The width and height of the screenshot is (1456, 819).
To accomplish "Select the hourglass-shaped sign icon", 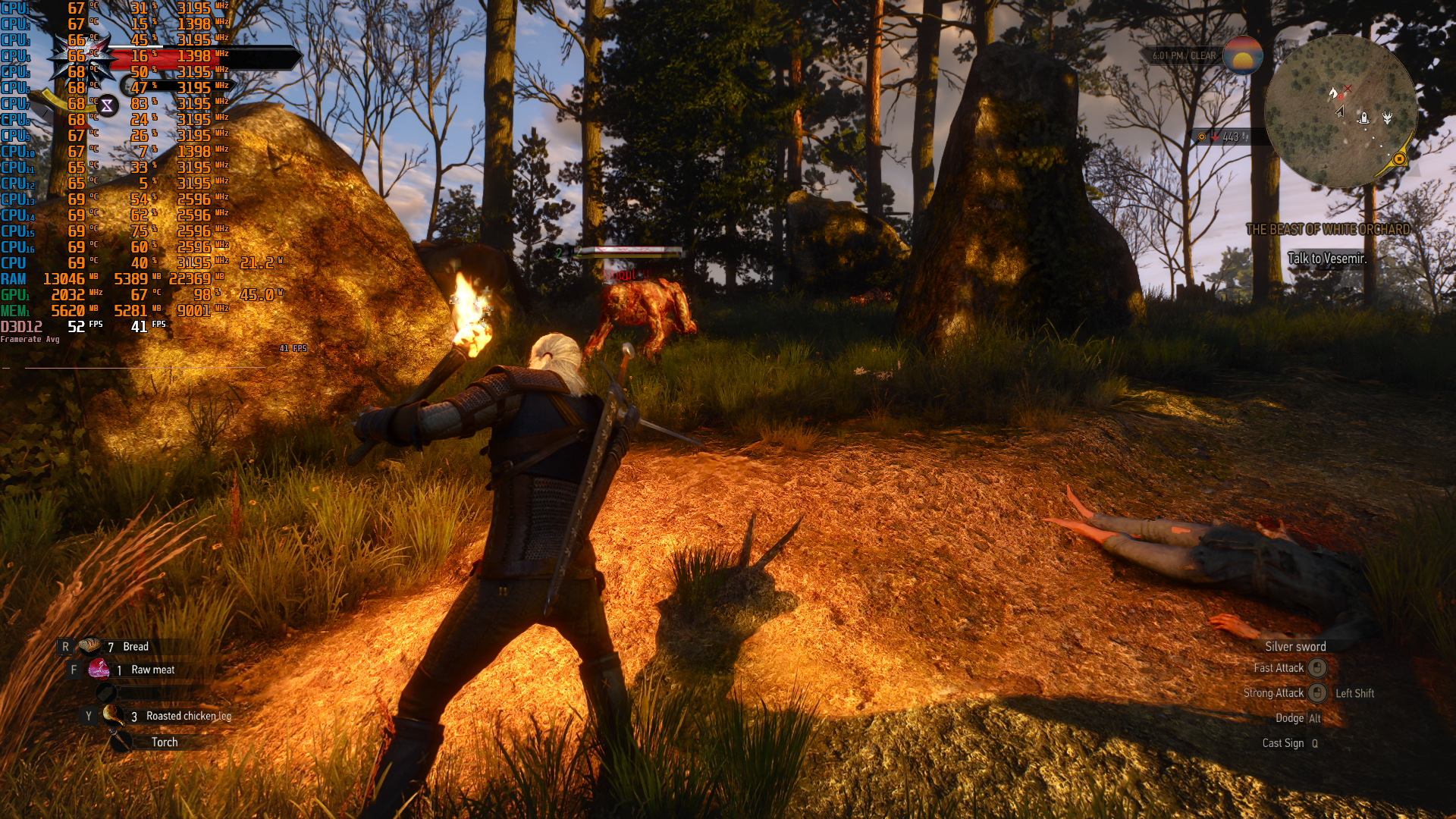I will [107, 105].
